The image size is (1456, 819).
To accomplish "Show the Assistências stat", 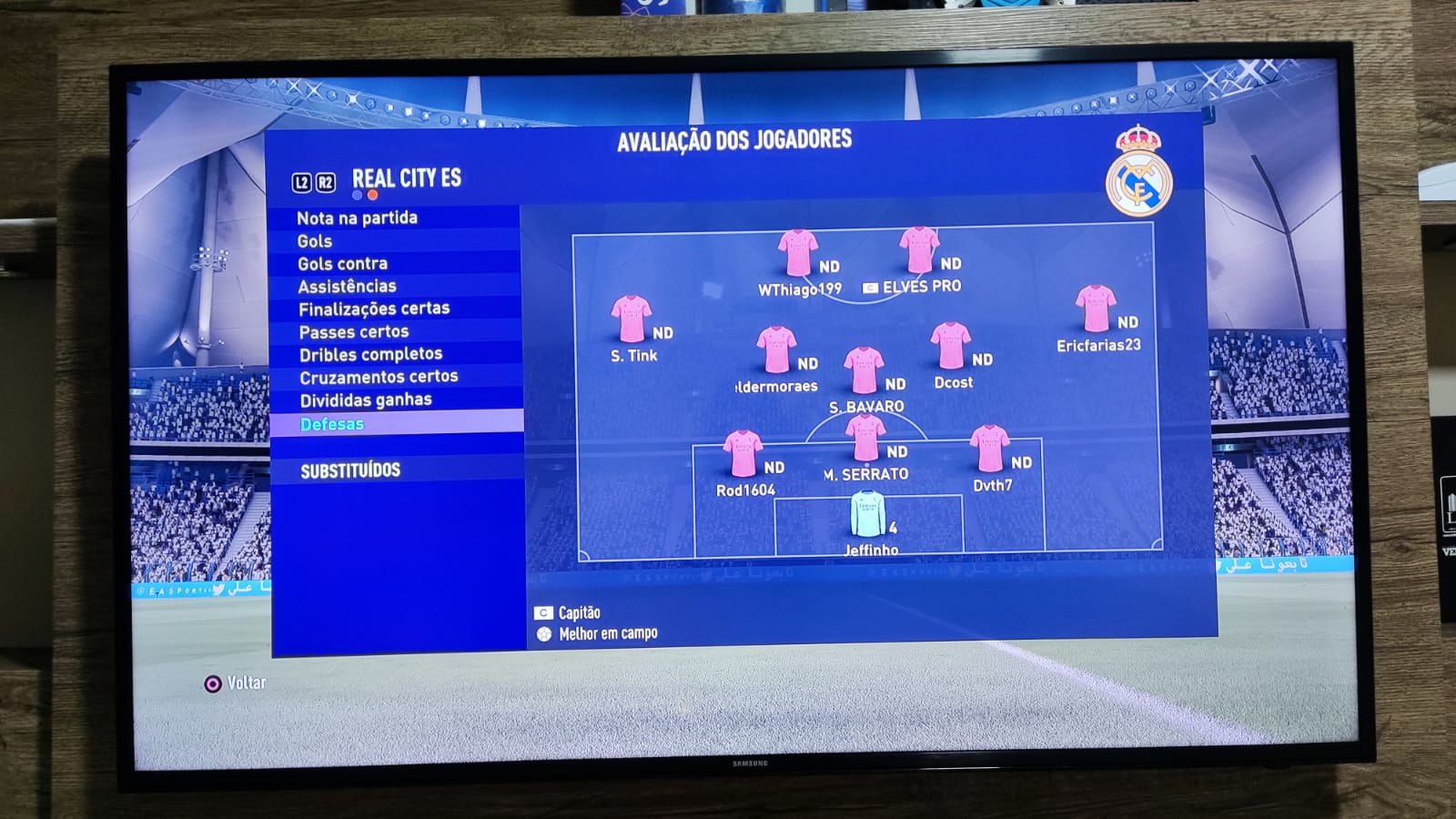I will coord(347,287).
